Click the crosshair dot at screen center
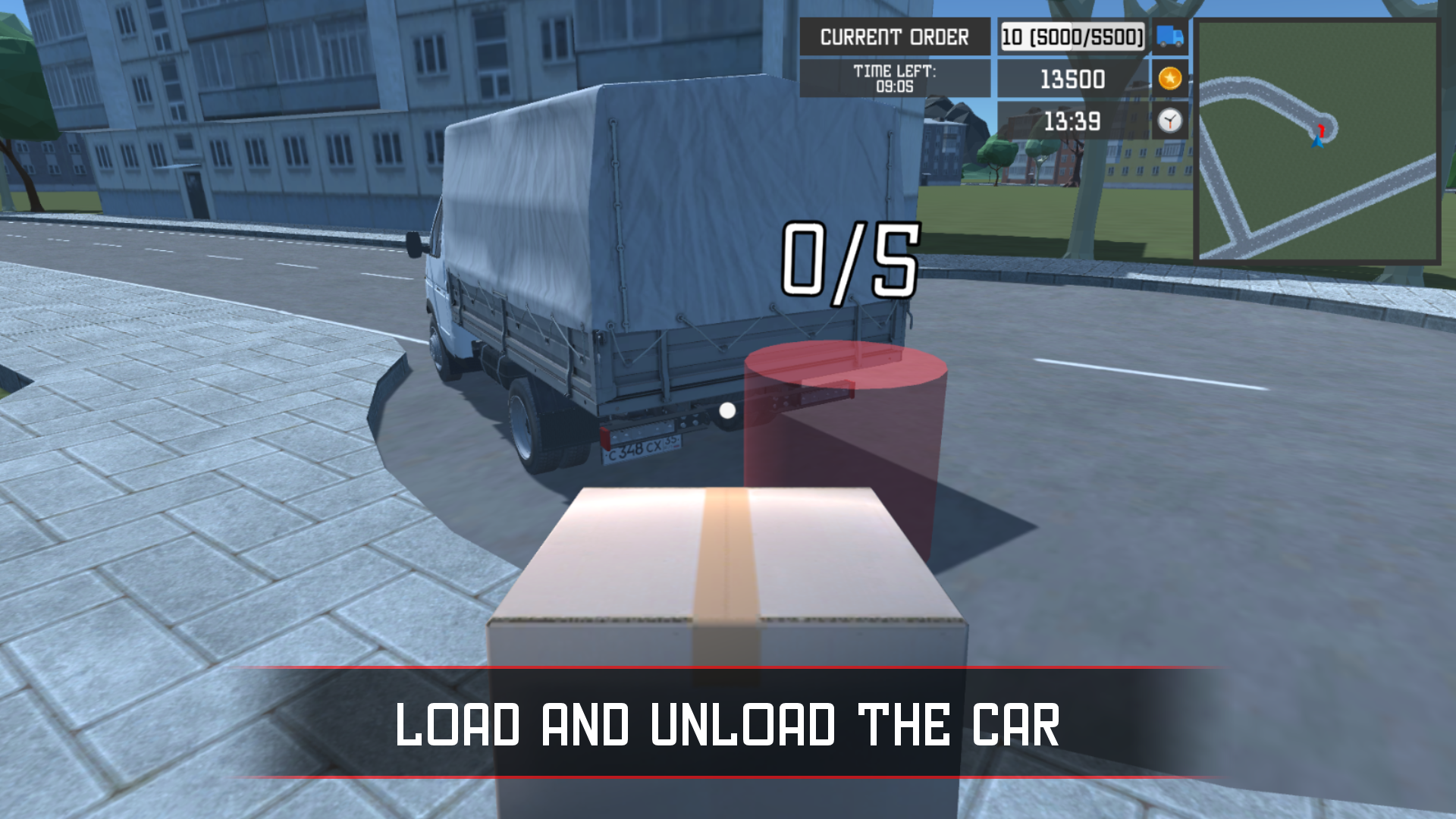Image resolution: width=1456 pixels, height=819 pixels. click(726, 411)
